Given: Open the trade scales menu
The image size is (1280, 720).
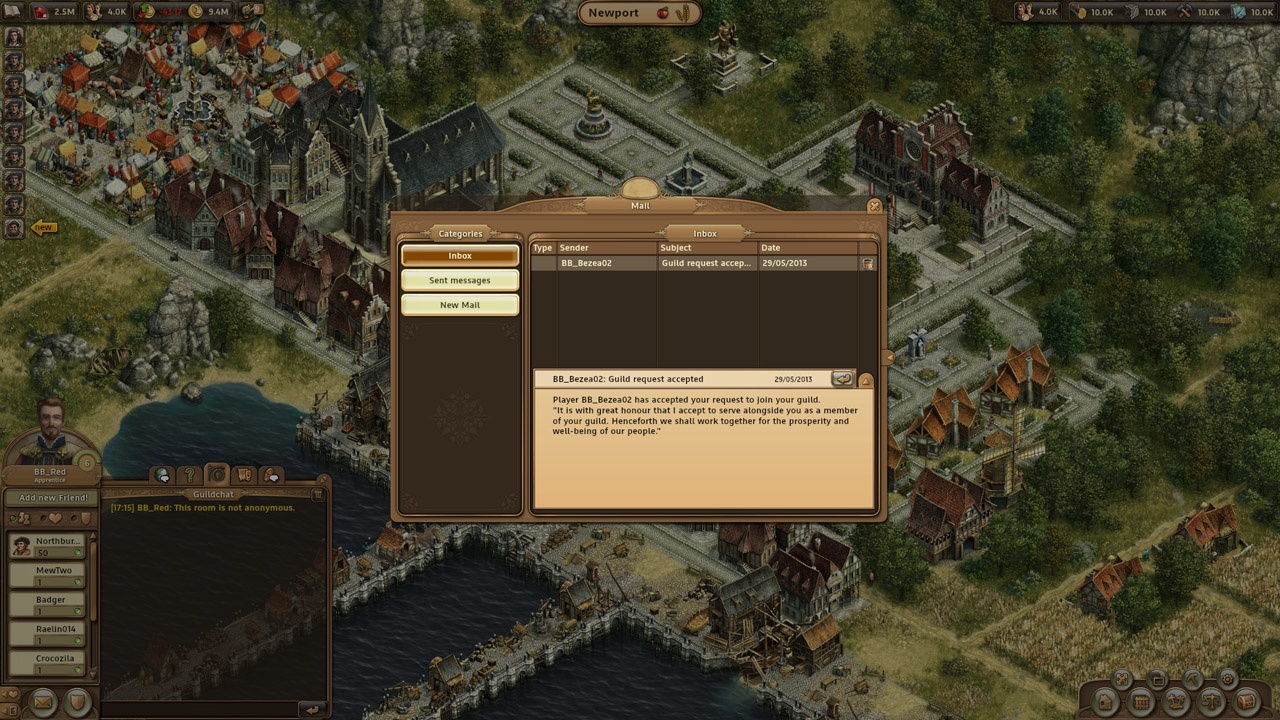Looking at the screenshot, I should pyautogui.click(x=1211, y=701).
